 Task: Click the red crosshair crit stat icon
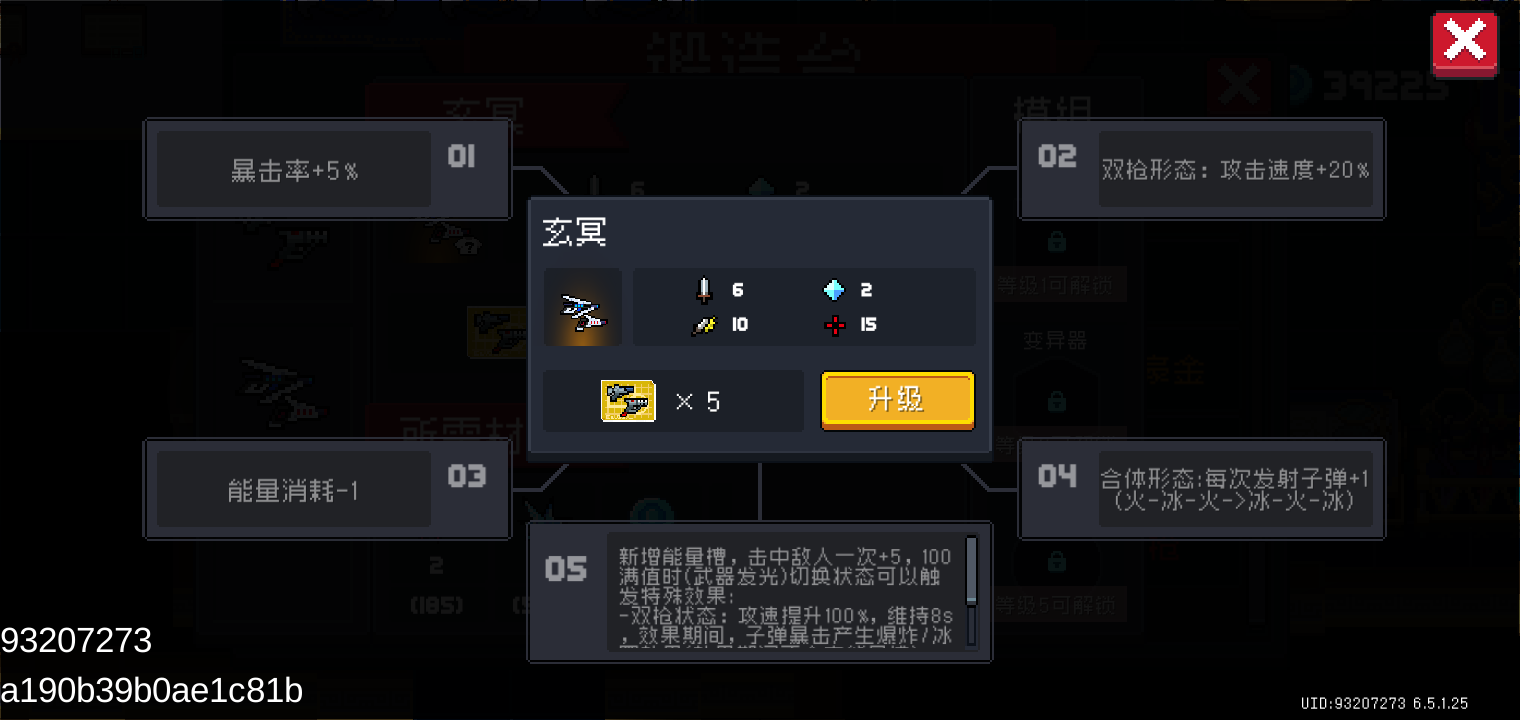[835, 325]
